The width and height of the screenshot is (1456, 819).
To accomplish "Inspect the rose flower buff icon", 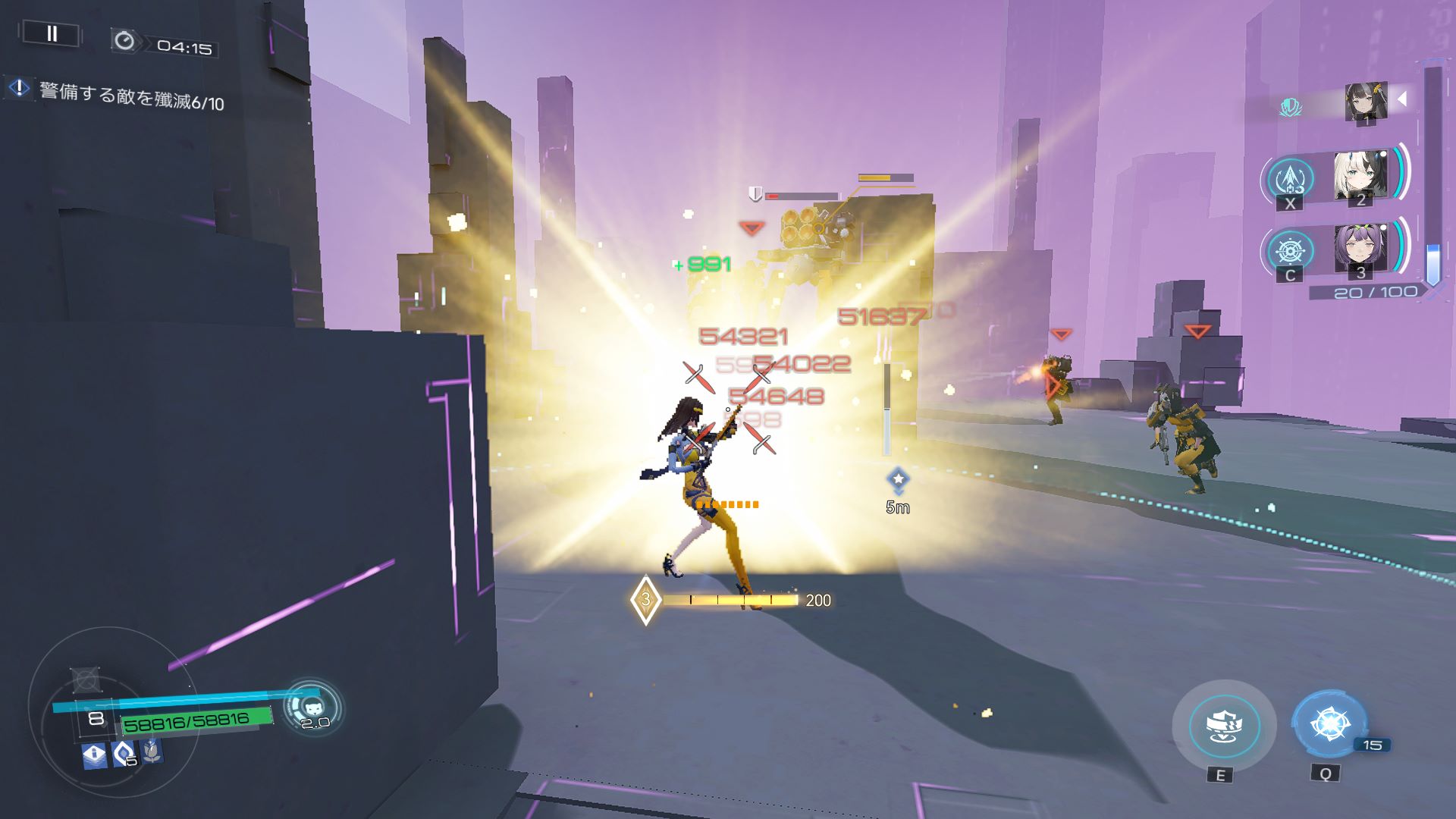I will (x=152, y=751).
